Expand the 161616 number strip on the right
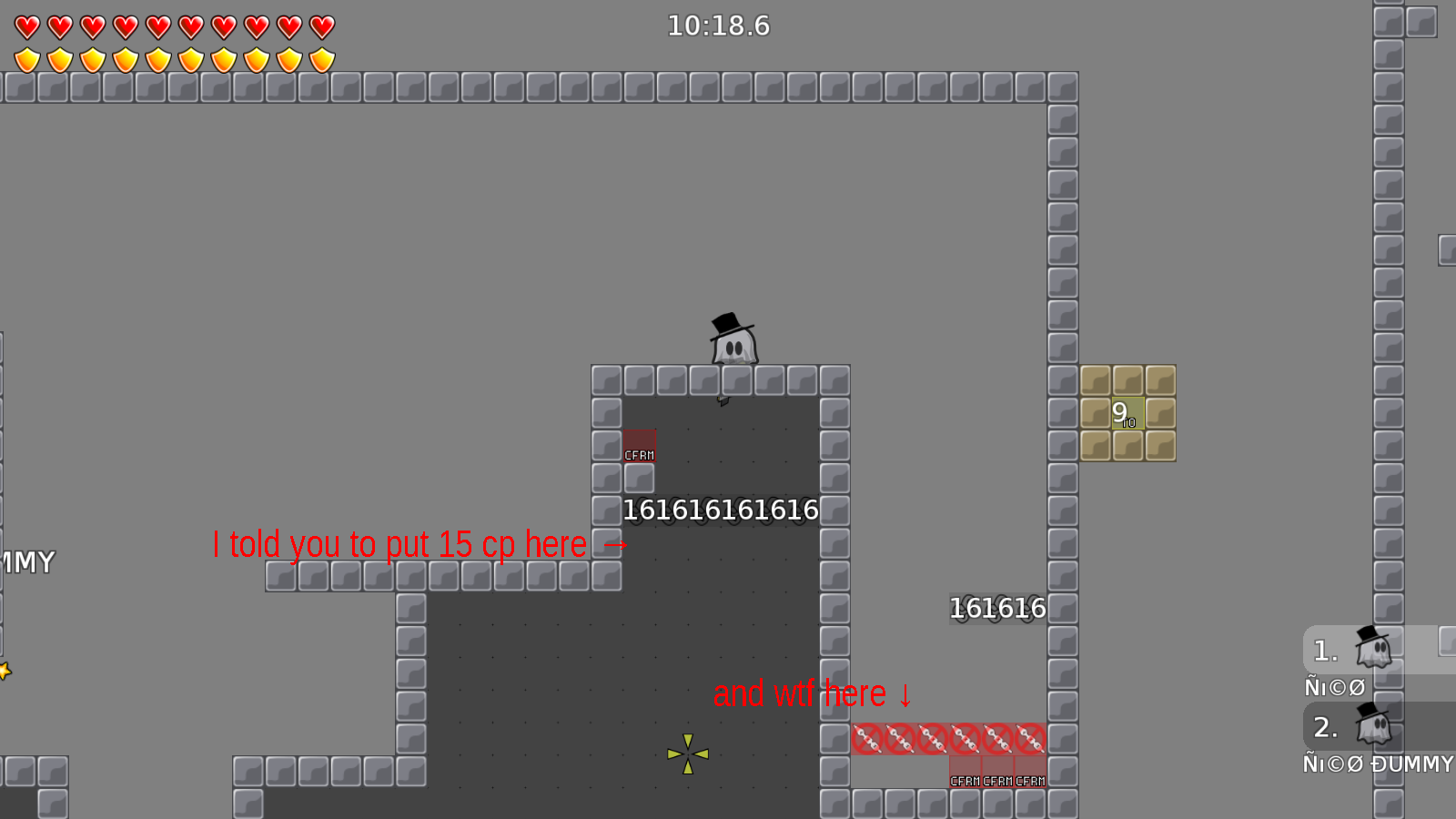This screenshot has width=1456, height=819. (998, 608)
